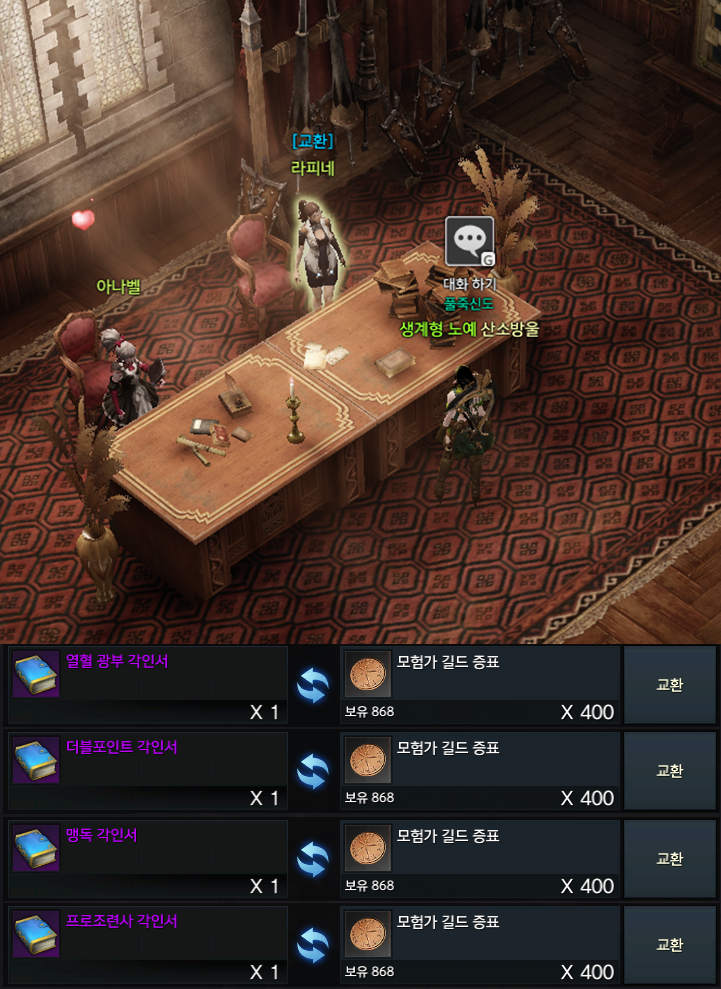This screenshot has height=989, width=721.
Task: Select the 더블포인트 각인서 book icon
Action: point(36,761)
